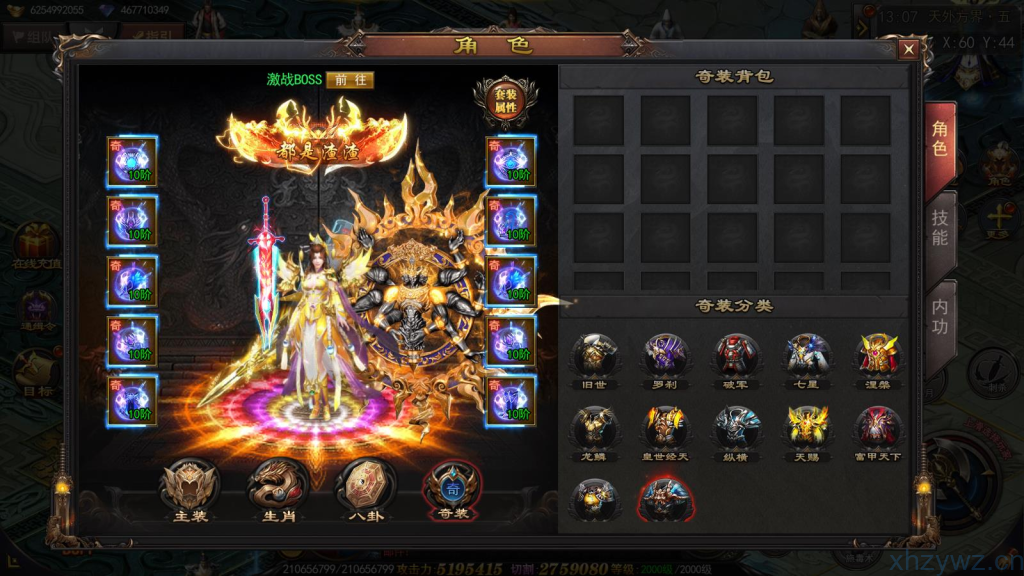Image resolution: width=1024 pixels, height=576 pixels.
Task: Open the 套装属性 set attributes panel
Action: pos(505,101)
